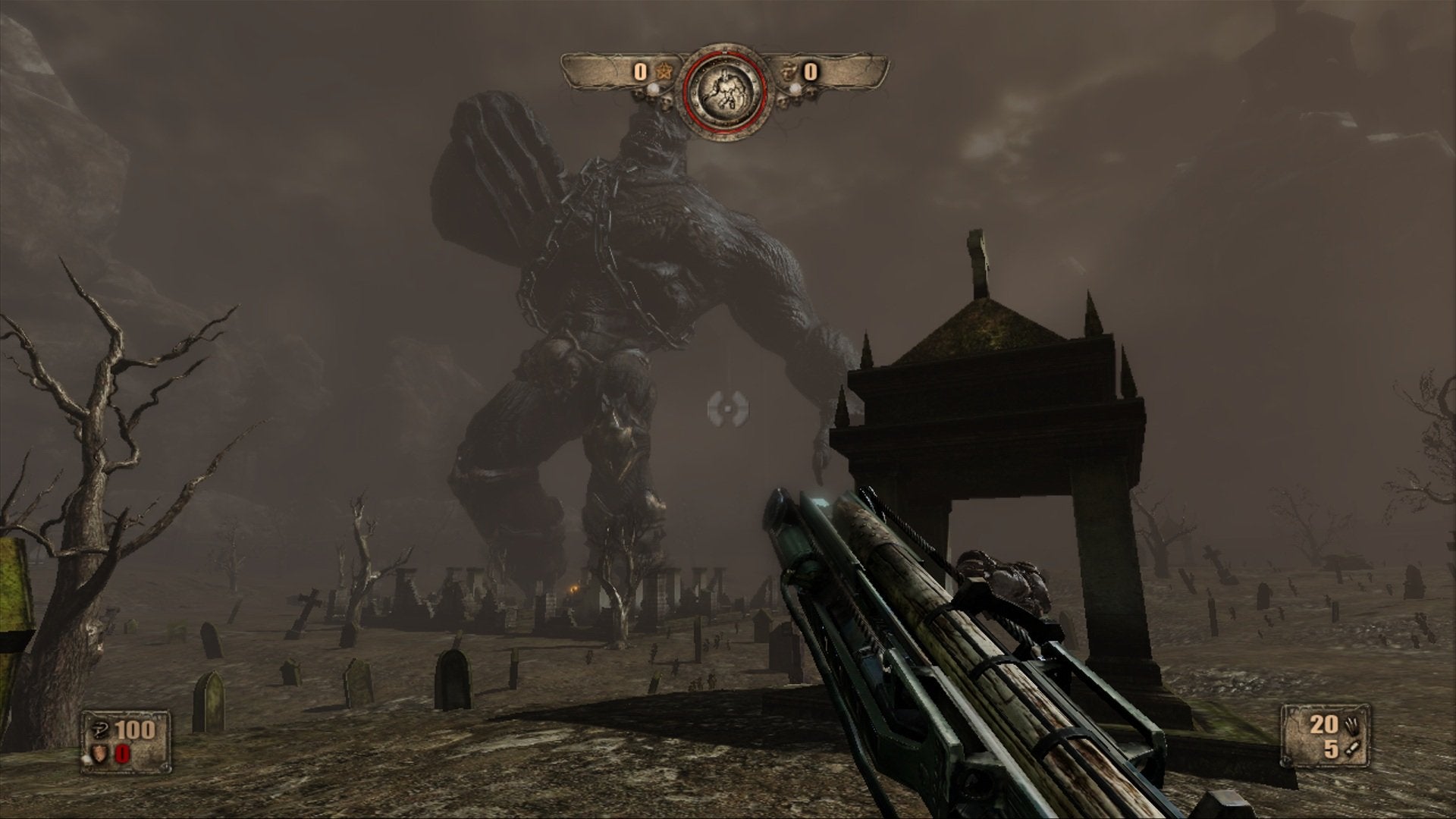
Task: Click the caduceus health icon on health panel
Action: 99,730
